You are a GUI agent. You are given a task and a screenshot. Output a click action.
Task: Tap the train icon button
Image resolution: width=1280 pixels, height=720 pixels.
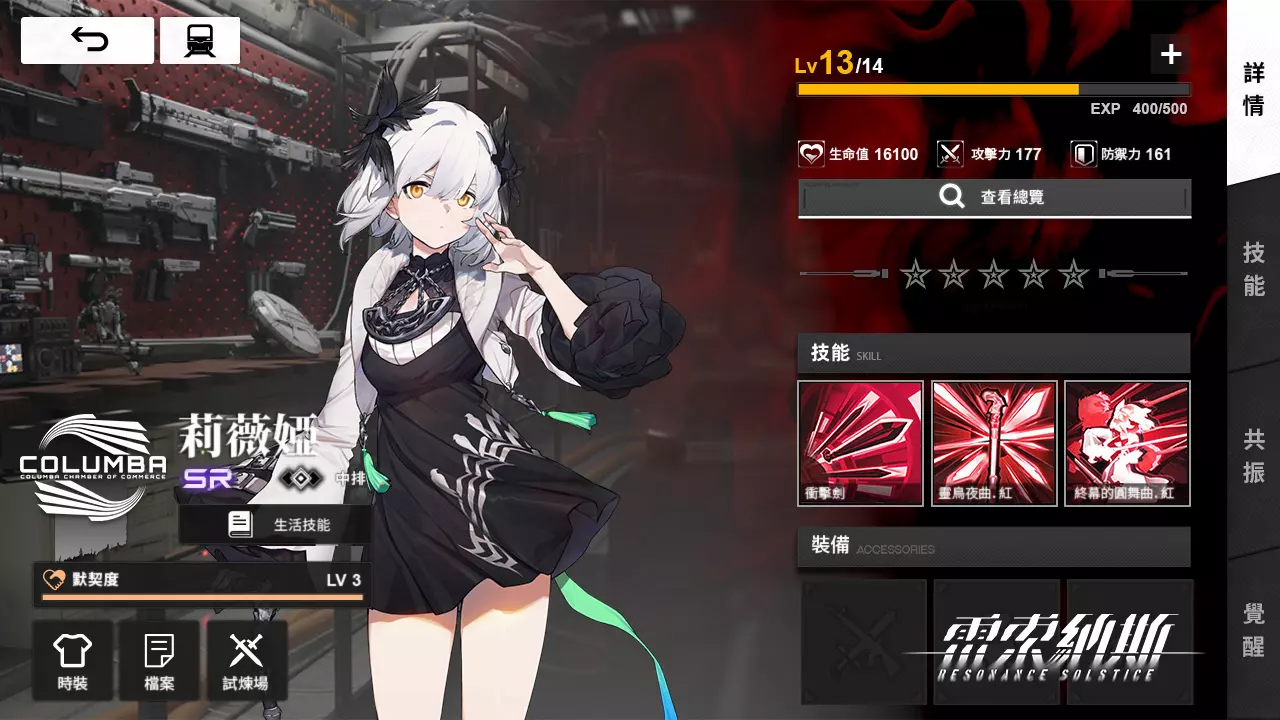click(x=200, y=40)
